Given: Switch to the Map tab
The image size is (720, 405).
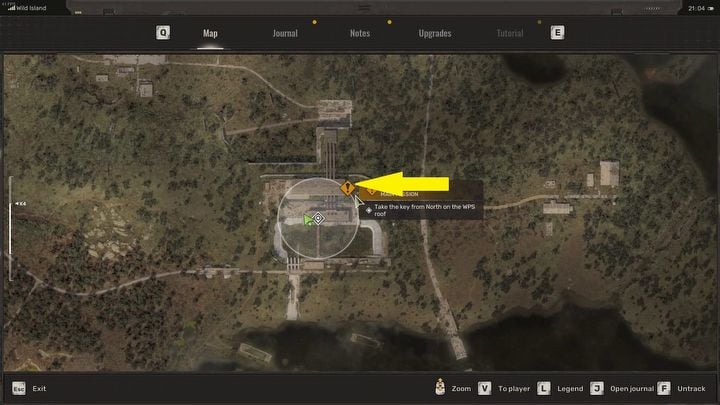Looking at the screenshot, I should tap(210, 33).
